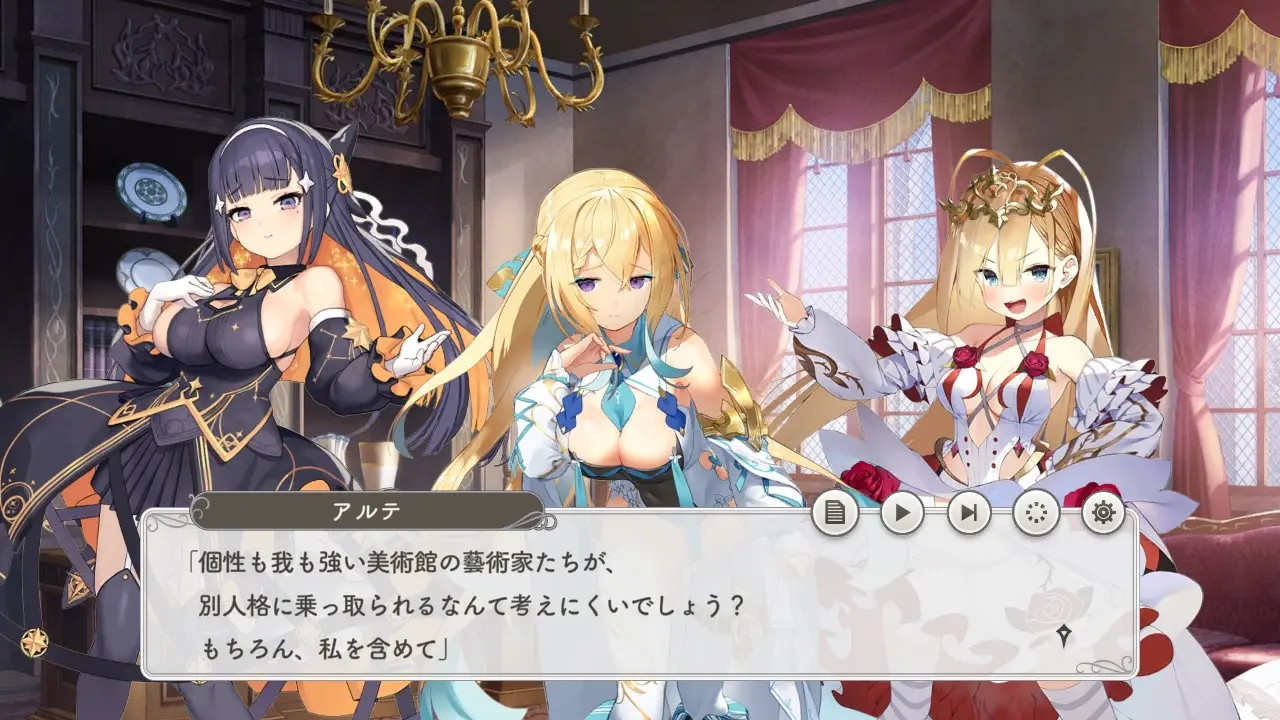Click the diamond advance marker in dialogue box
Image resolution: width=1280 pixels, height=720 pixels.
click(1064, 634)
